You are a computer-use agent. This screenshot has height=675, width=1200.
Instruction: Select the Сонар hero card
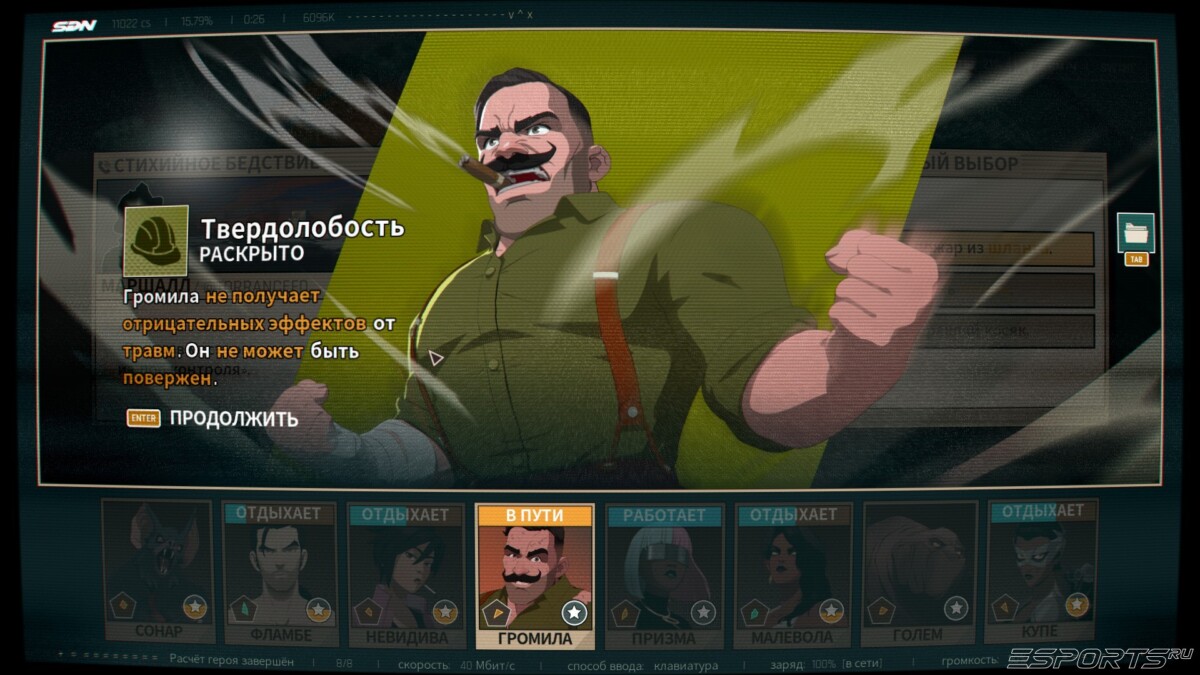coord(157,573)
